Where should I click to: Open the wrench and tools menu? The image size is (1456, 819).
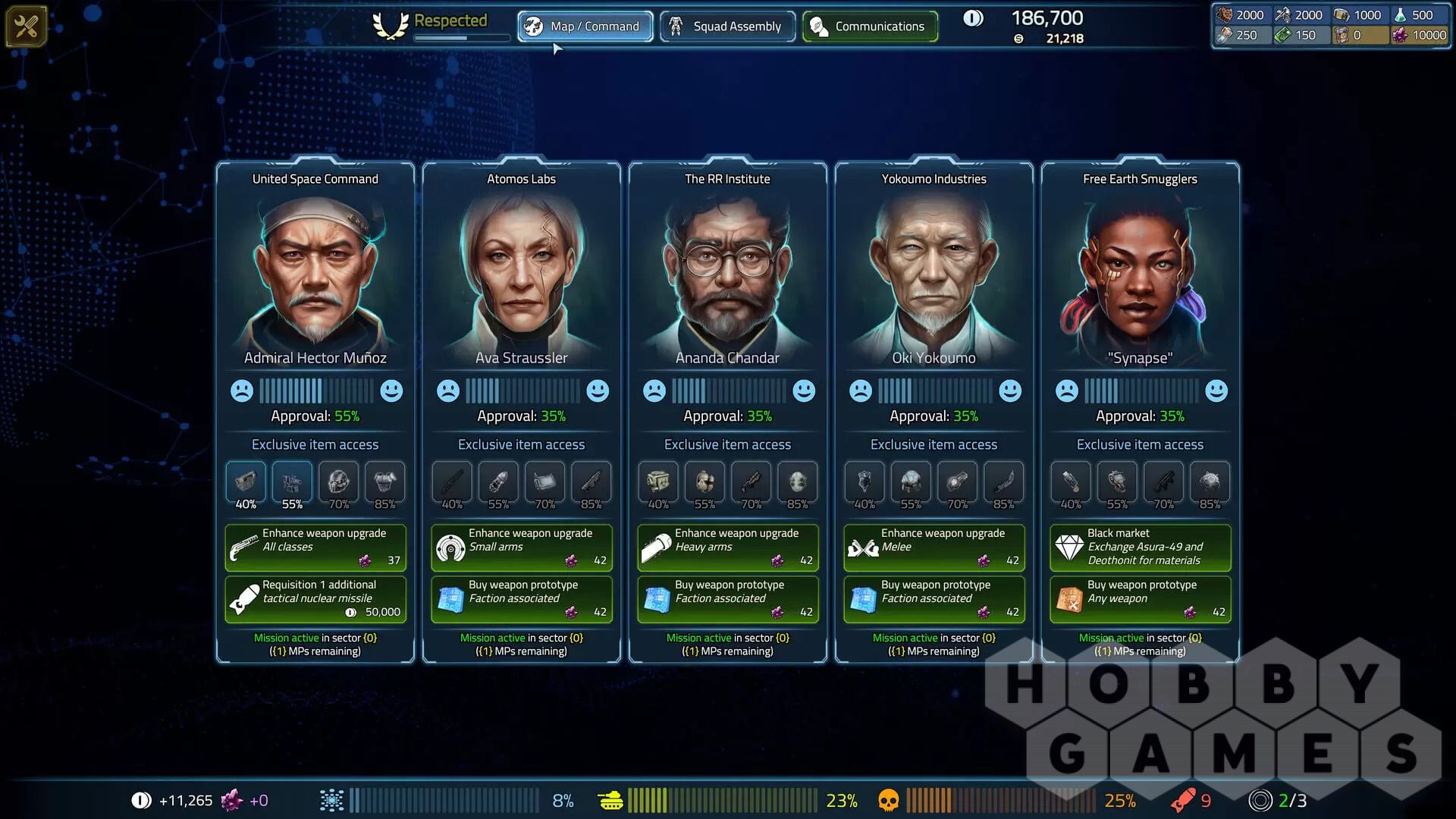point(26,27)
